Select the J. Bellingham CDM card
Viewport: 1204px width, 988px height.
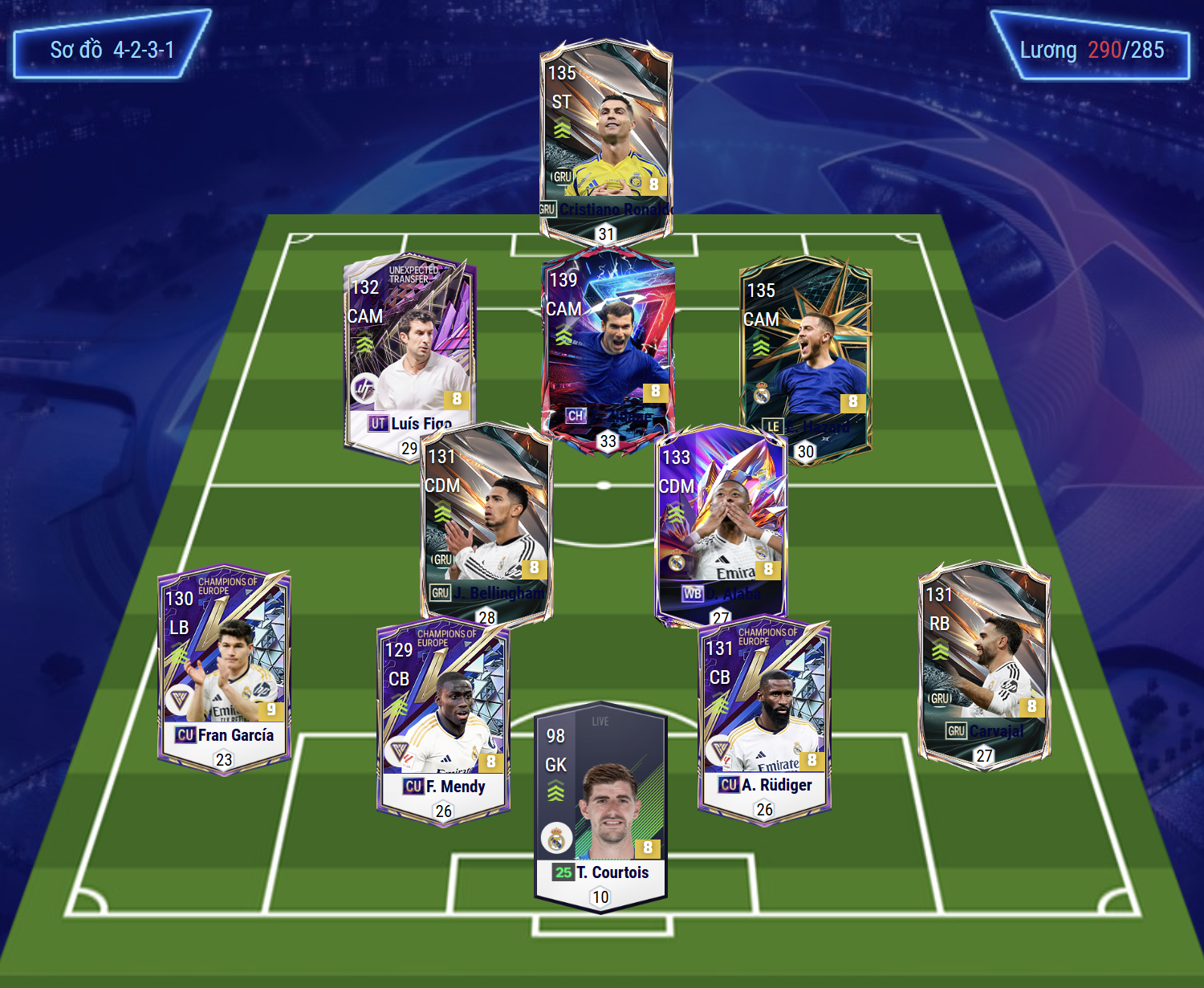pyautogui.click(x=486, y=522)
